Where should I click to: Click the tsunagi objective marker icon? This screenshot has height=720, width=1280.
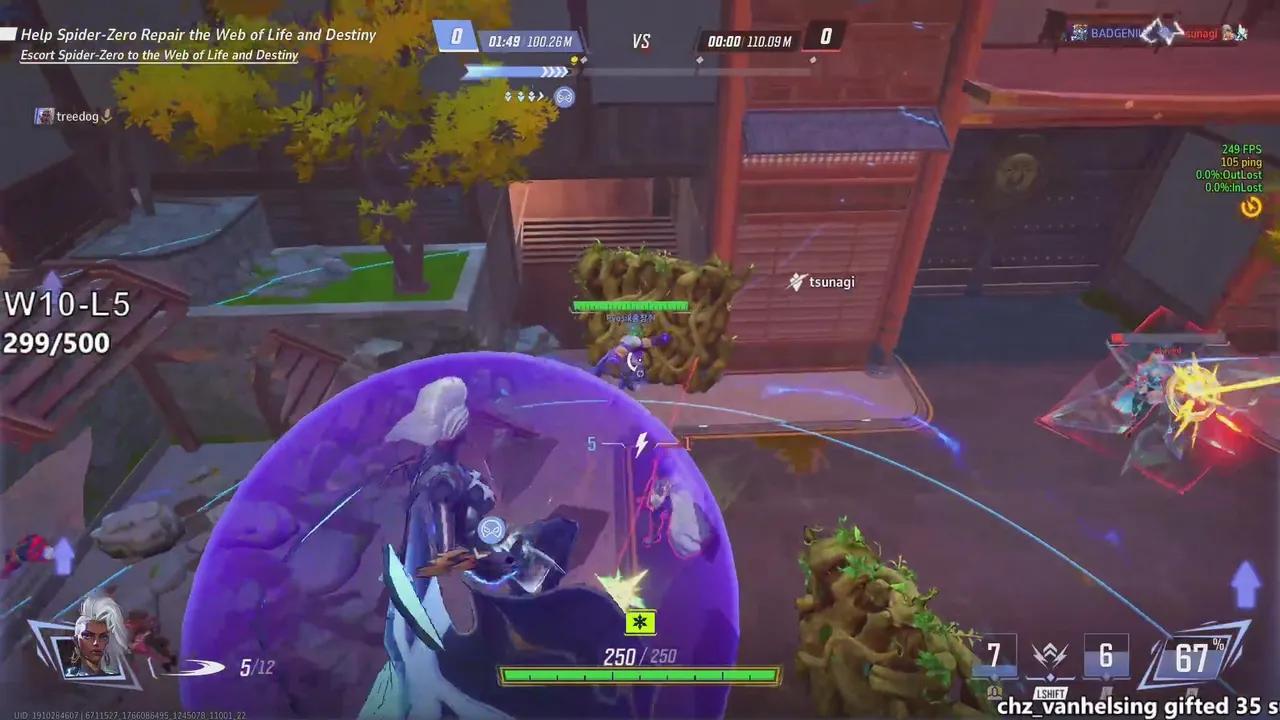coord(795,282)
